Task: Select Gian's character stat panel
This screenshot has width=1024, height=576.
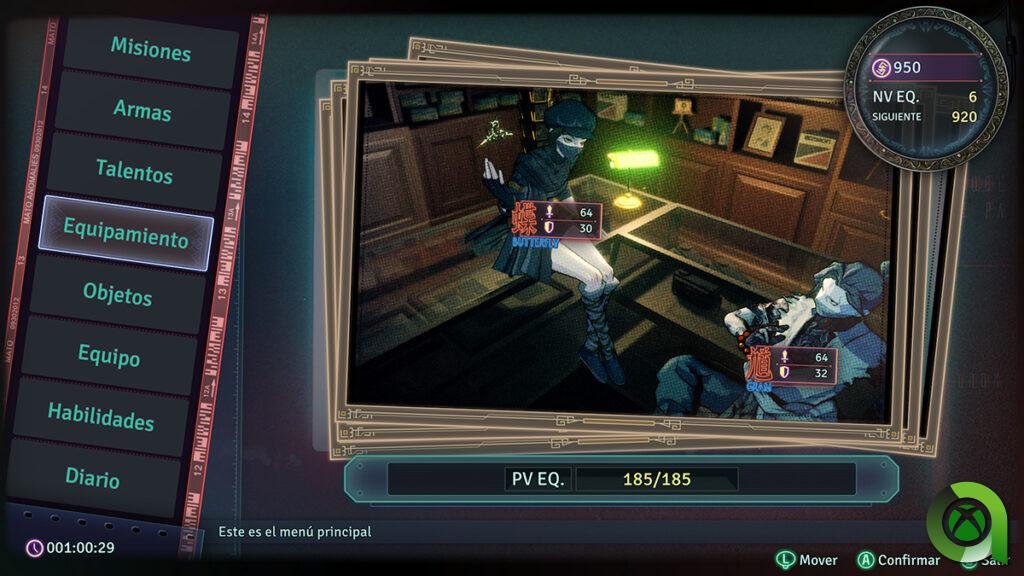Action: coord(790,365)
